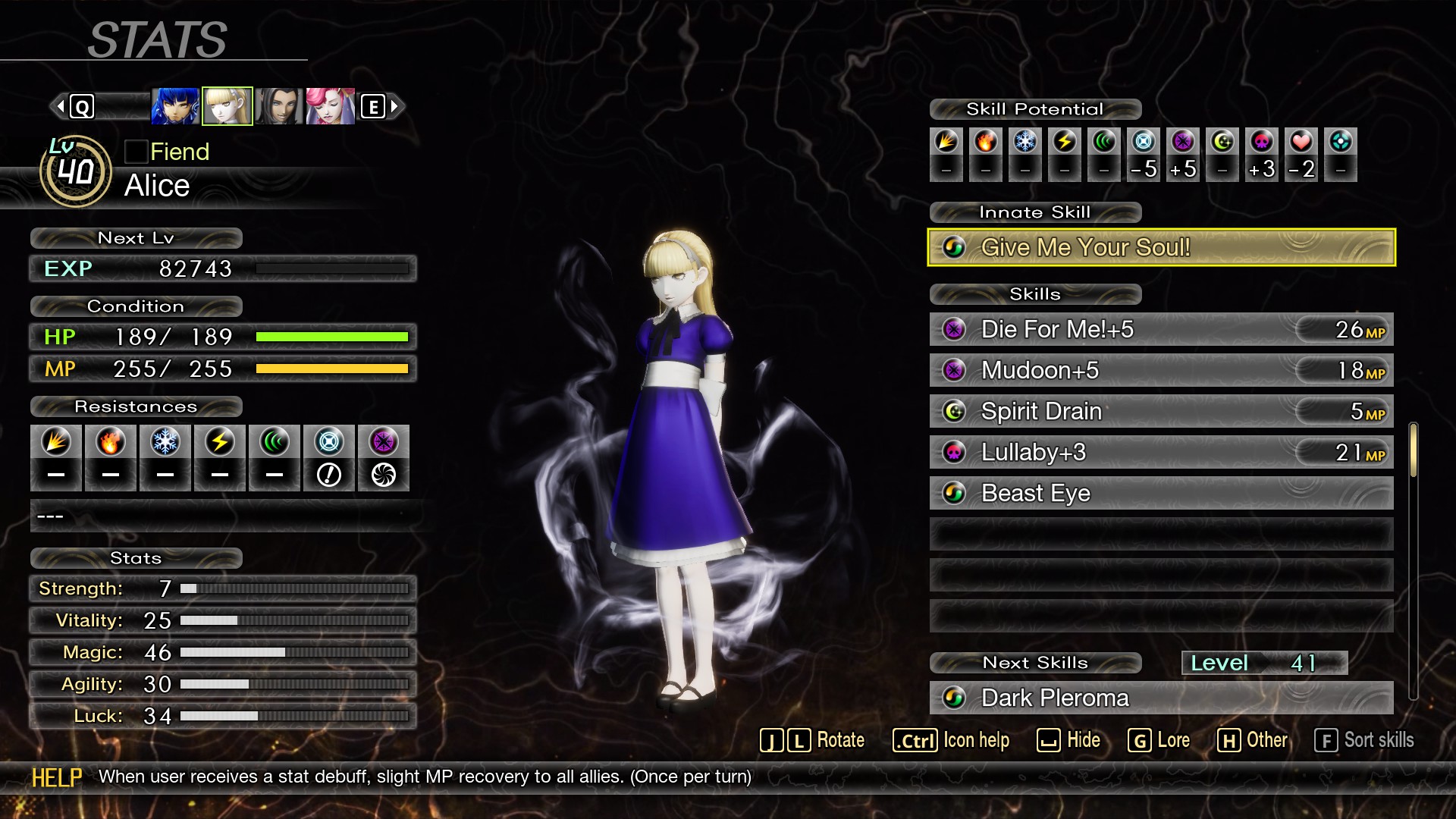Switch to the dark-haired demon portrait
This screenshot has height=819, width=1456.
pyautogui.click(x=279, y=106)
